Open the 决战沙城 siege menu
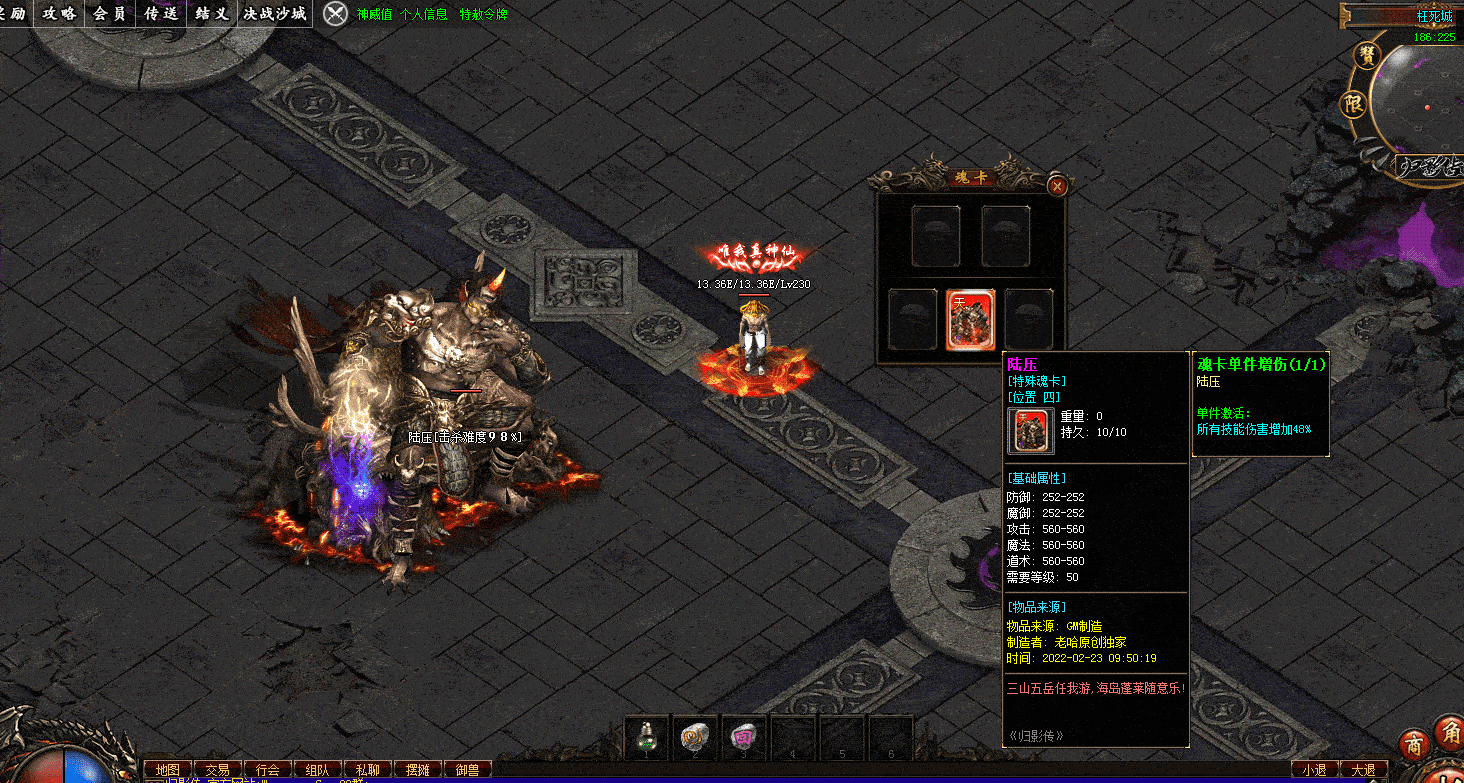Image resolution: width=1464 pixels, height=783 pixels. pyautogui.click(x=275, y=13)
